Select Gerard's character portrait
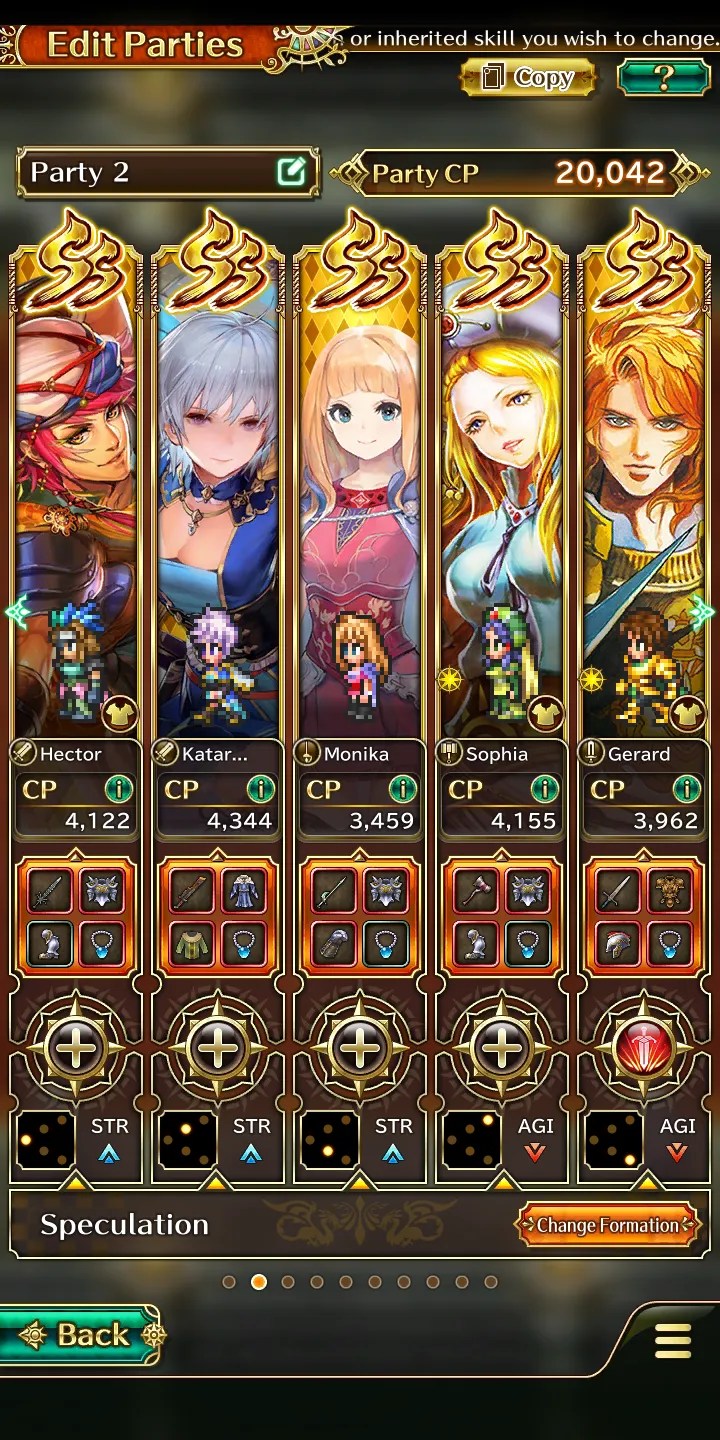 pyautogui.click(x=644, y=480)
